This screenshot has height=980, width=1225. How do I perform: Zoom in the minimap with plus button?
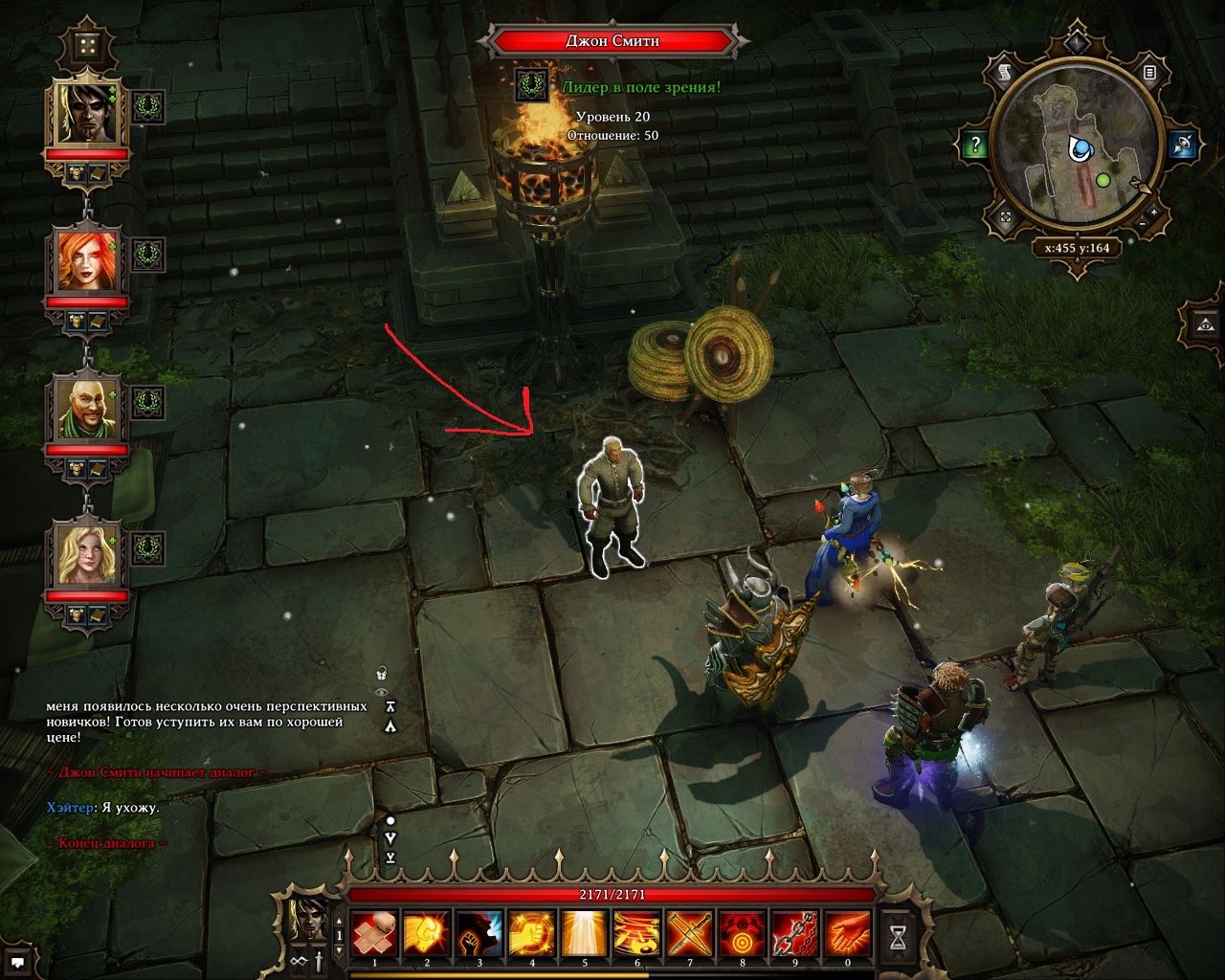point(1154,212)
